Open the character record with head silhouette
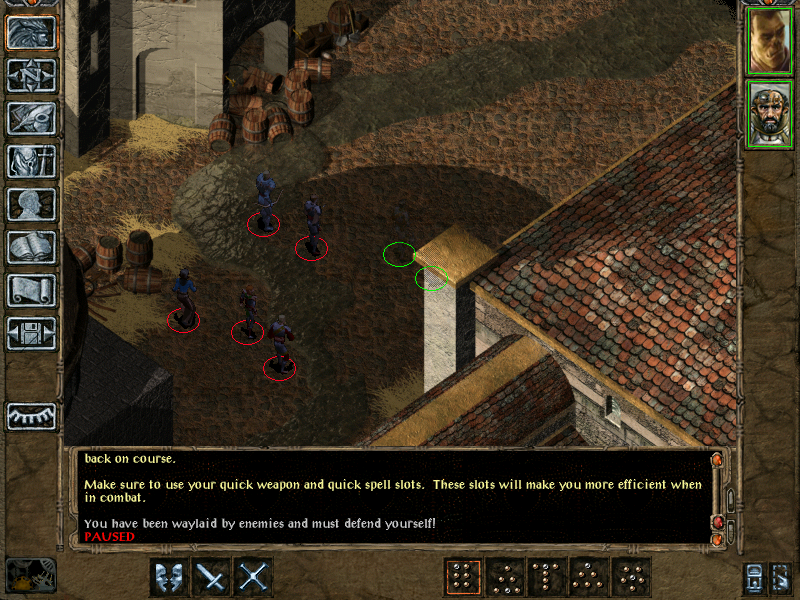 32,204
